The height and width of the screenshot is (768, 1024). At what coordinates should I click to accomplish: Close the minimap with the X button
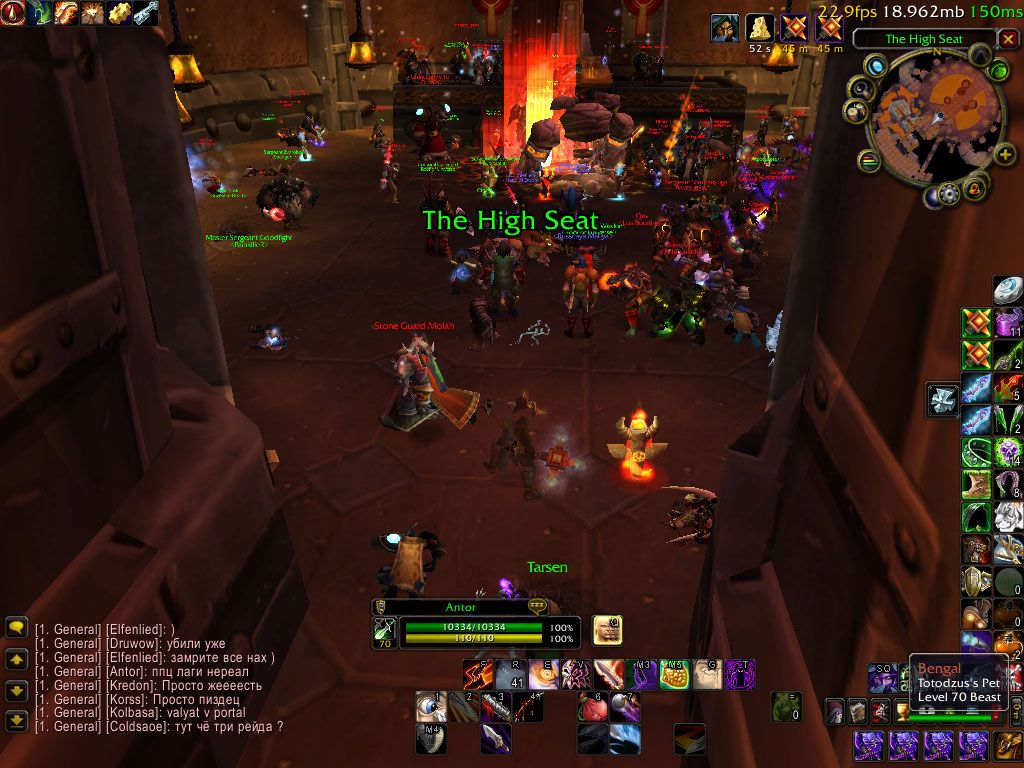pos(1008,39)
